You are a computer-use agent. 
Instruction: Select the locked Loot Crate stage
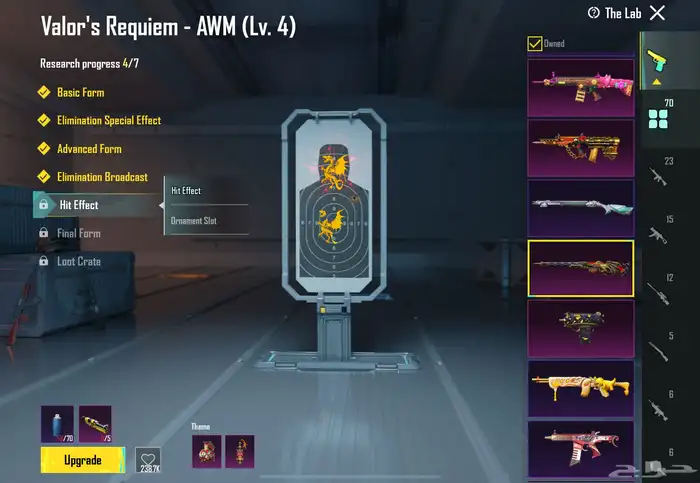[78, 261]
